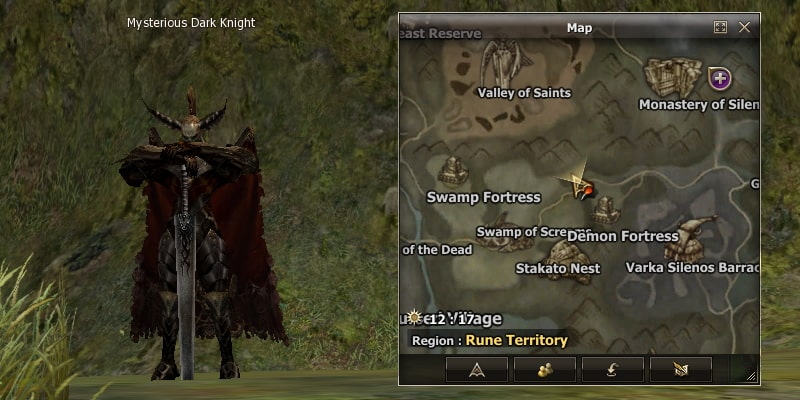Click the pyramid emblem button below the map
The image size is (800, 400).
pos(476,368)
